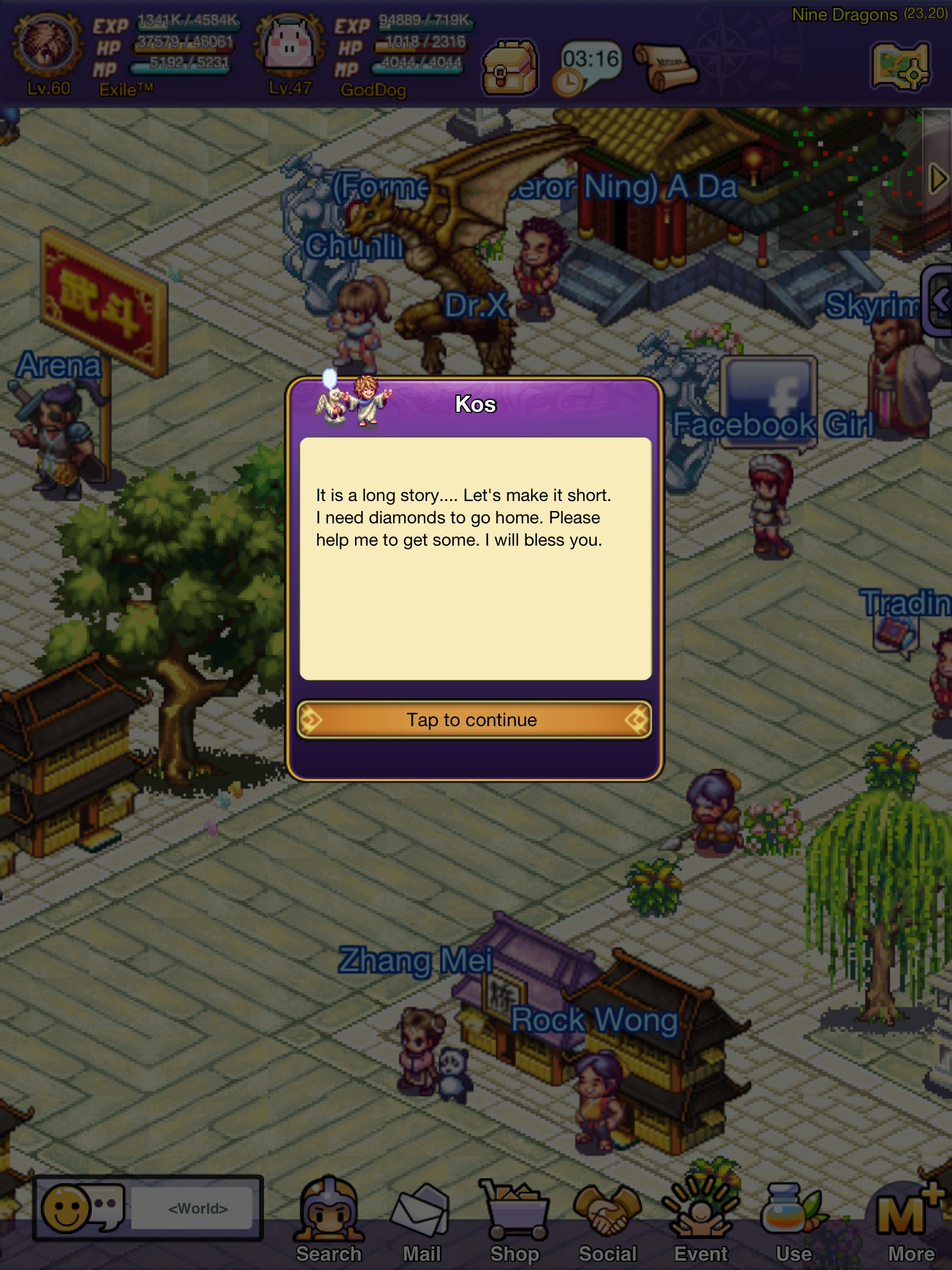Expand the yellow arrow side panel
This screenshot has height=1270, width=952.
pos(938,180)
